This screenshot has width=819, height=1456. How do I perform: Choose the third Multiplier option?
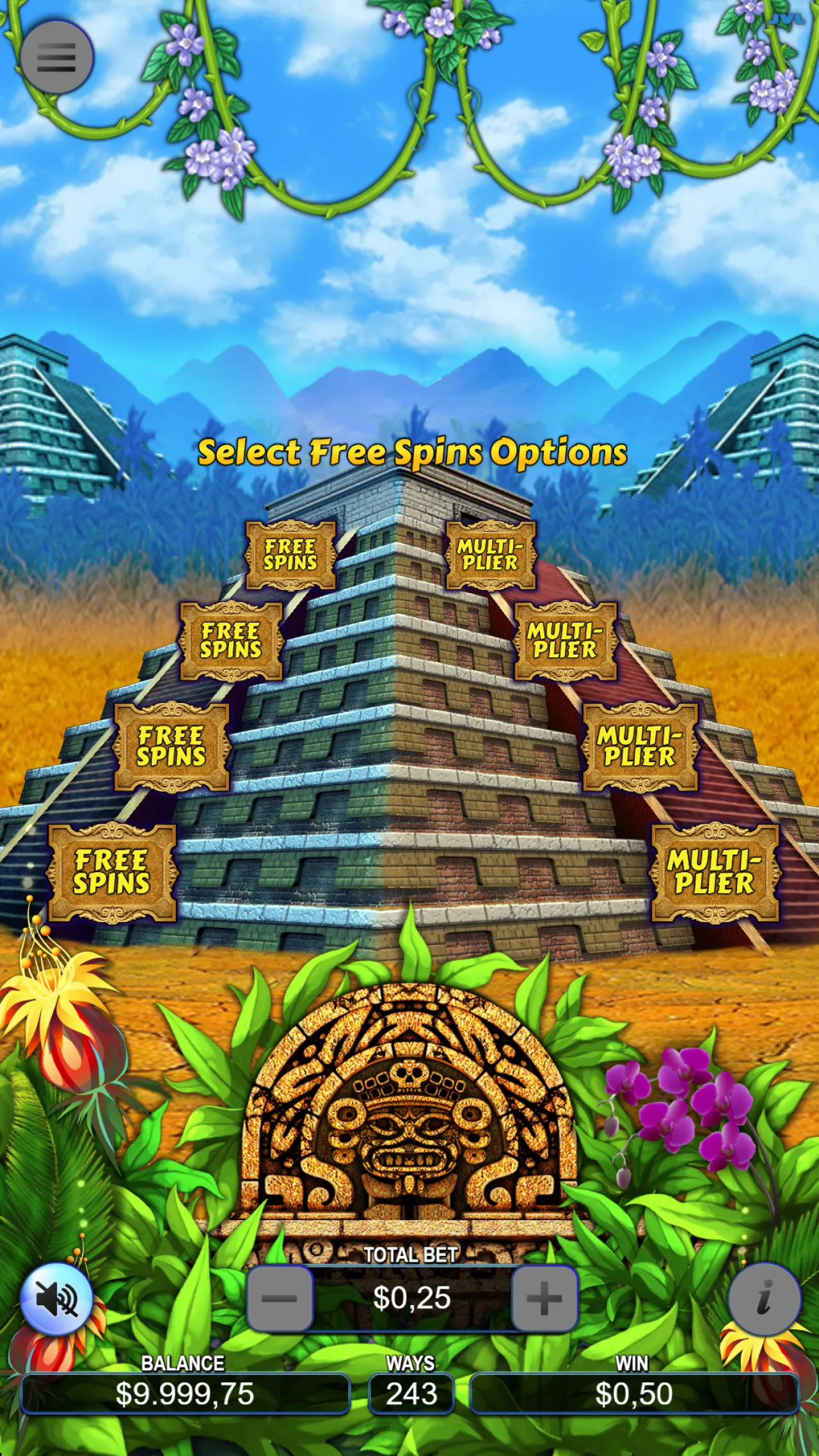click(639, 747)
